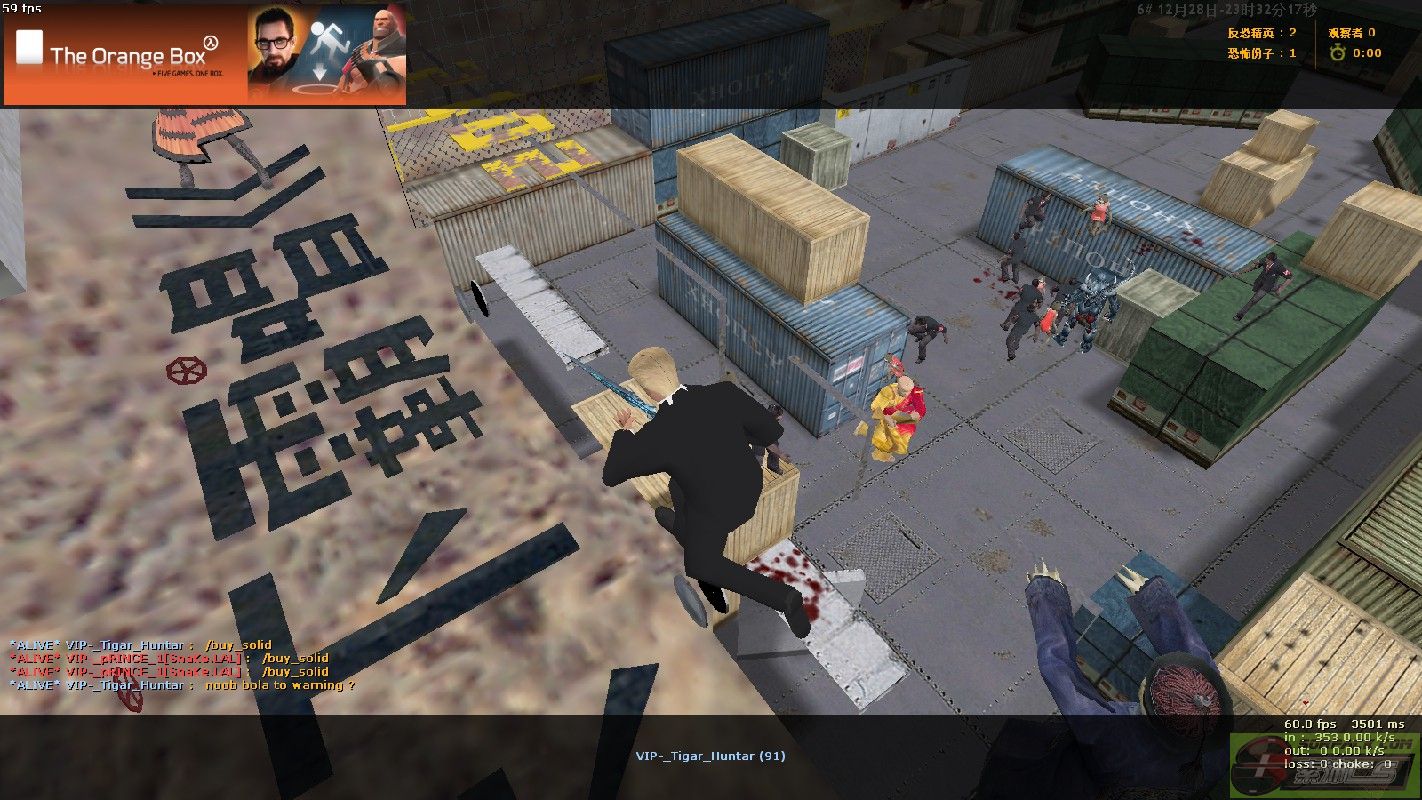Click the site logo watermark beside net graph
The width and height of the screenshot is (1422, 800).
coord(1325,767)
